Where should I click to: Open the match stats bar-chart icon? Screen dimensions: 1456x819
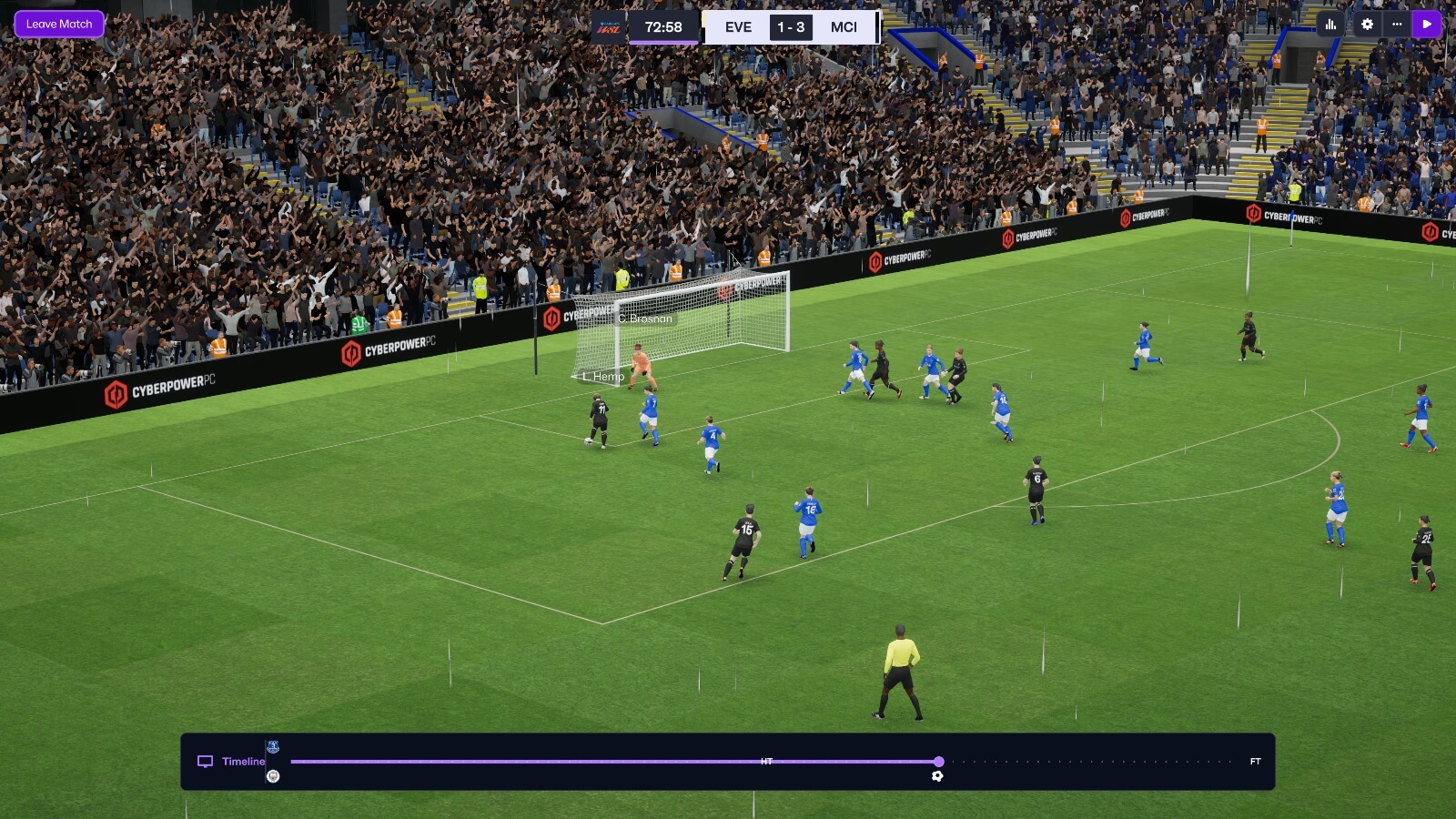[1332, 25]
